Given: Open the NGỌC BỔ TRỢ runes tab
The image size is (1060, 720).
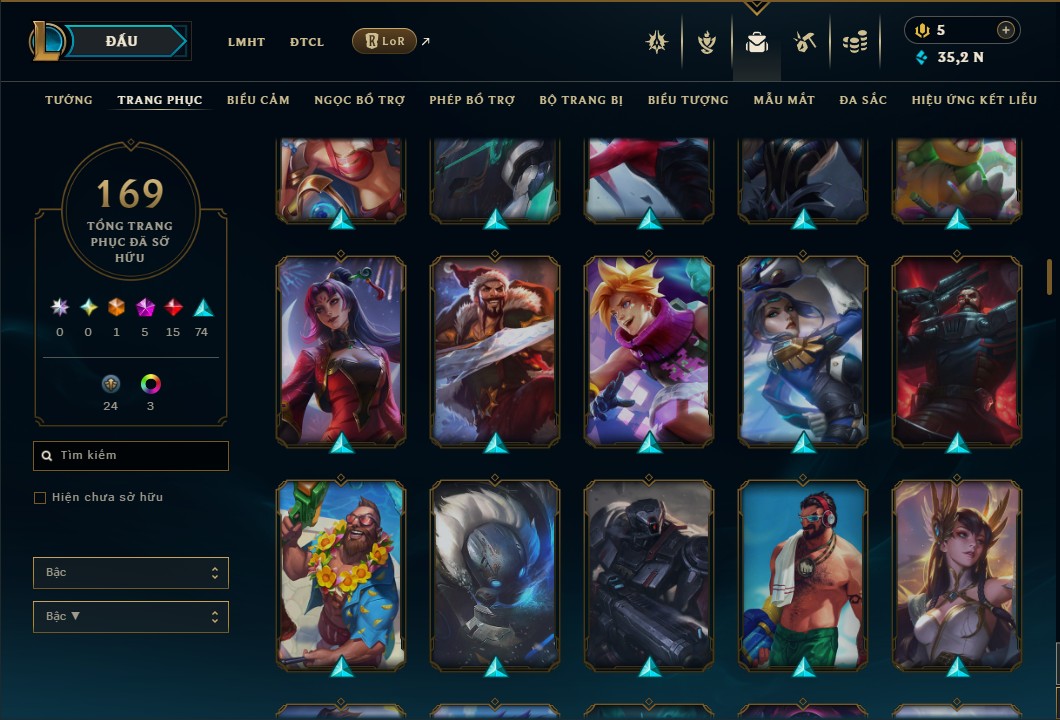Looking at the screenshot, I should pyautogui.click(x=359, y=100).
